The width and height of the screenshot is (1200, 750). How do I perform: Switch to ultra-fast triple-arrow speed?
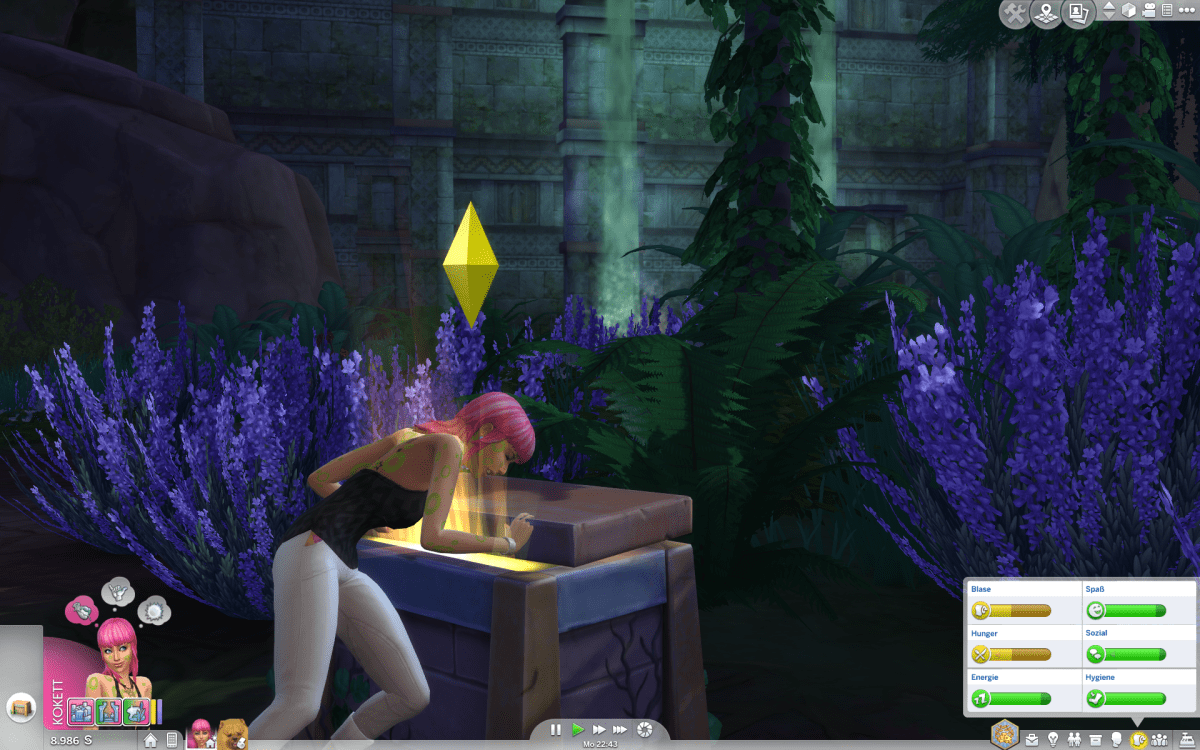pyautogui.click(x=621, y=730)
